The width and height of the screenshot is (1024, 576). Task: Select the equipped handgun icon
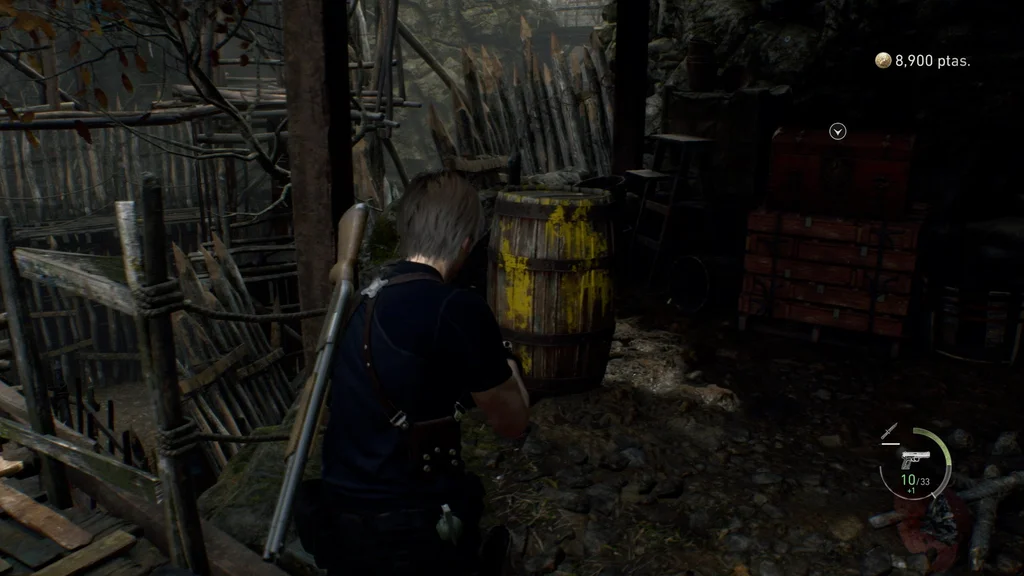coord(914,460)
